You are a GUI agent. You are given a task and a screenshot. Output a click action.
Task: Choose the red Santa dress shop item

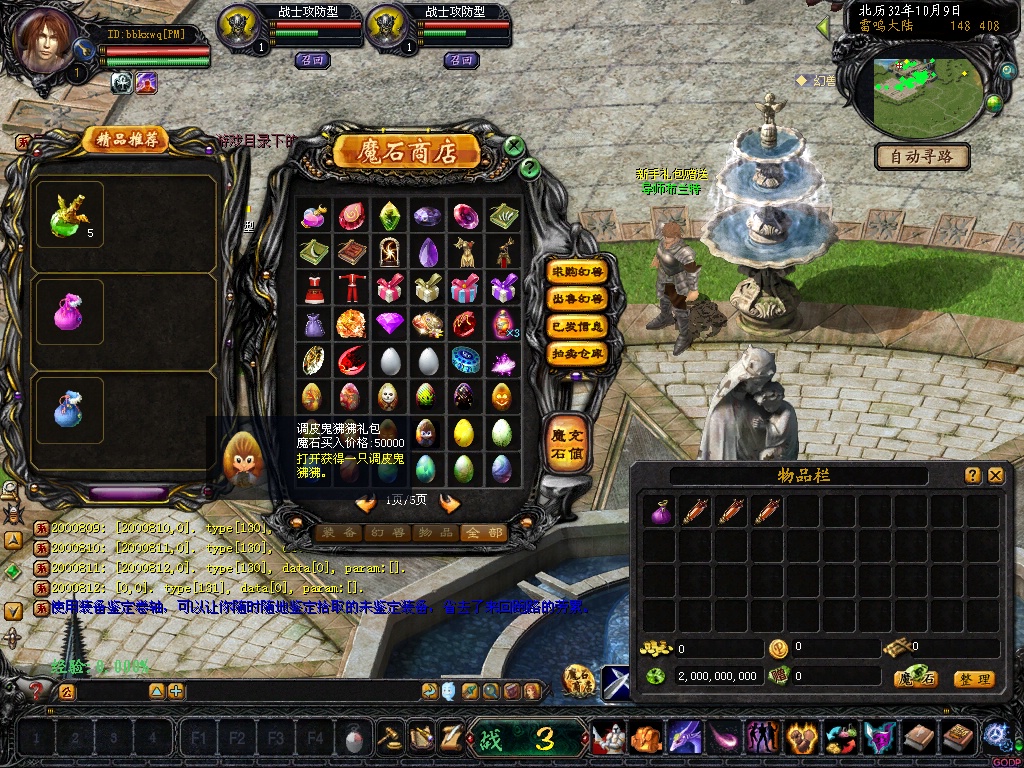tap(312, 288)
